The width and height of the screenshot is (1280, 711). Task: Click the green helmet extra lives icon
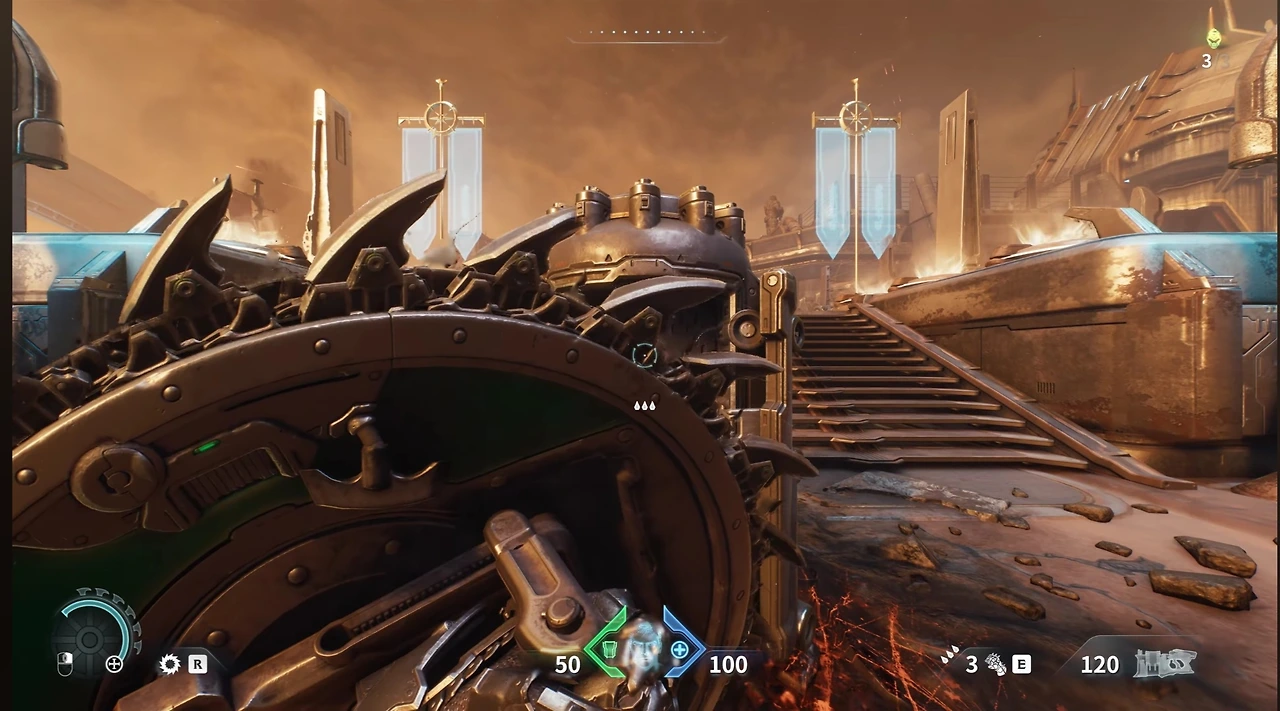click(1213, 39)
